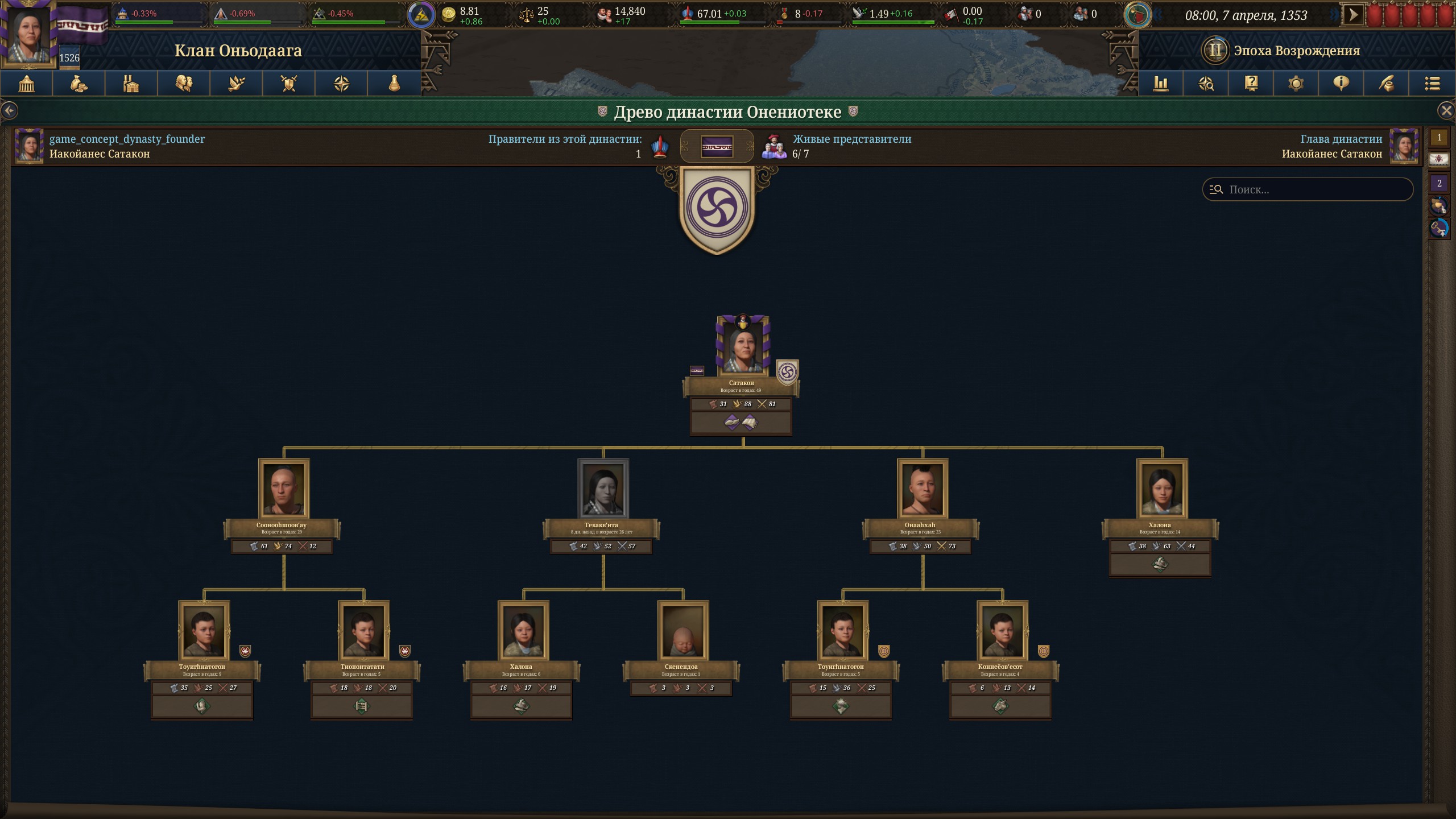Select newborn Скенендоа's portrait
Image resolution: width=1456 pixels, height=819 pixels.
coord(682,630)
